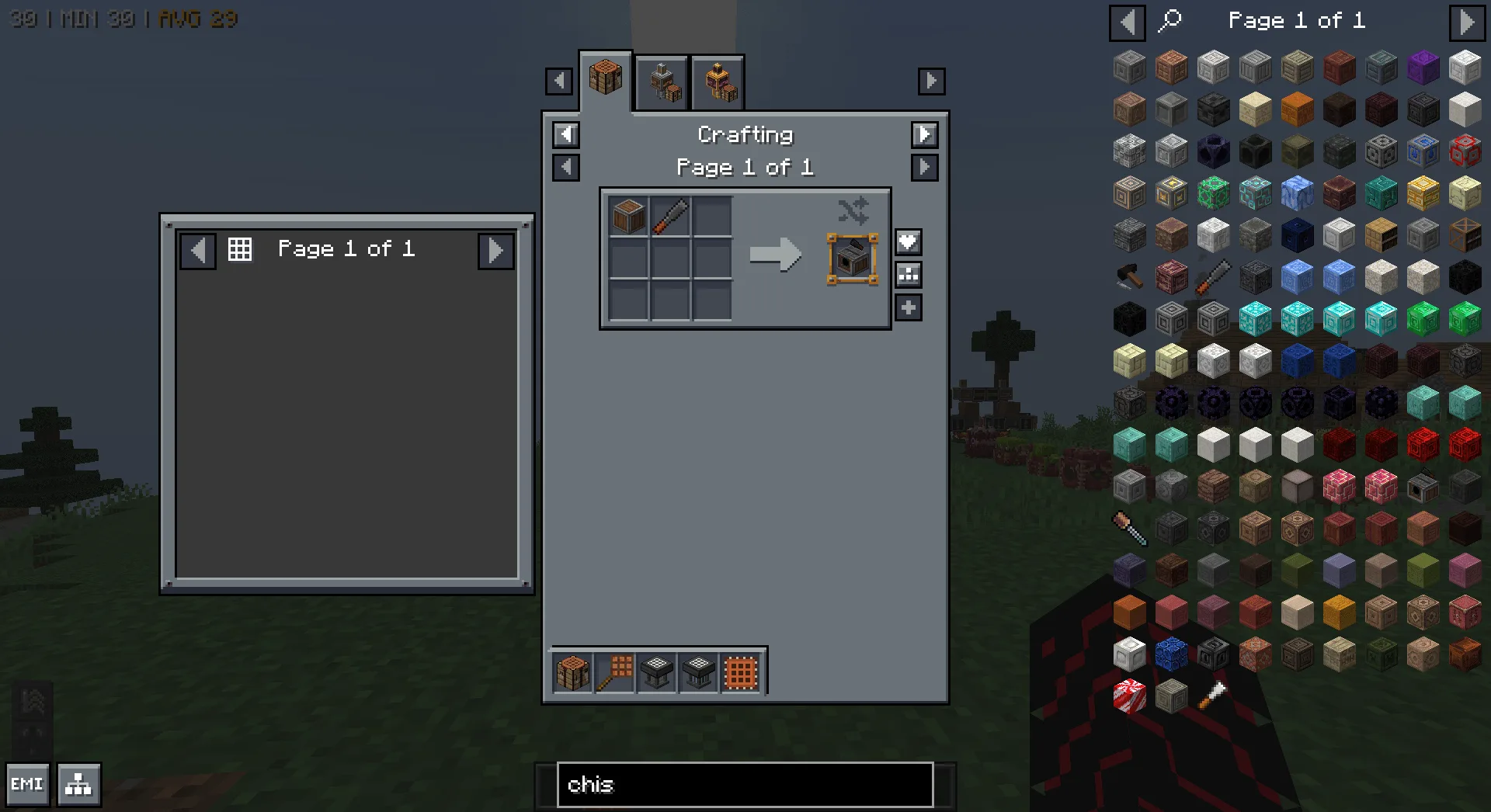Click the magnifying glass icon in index panel

pyautogui.click(x=1170, y=20)
